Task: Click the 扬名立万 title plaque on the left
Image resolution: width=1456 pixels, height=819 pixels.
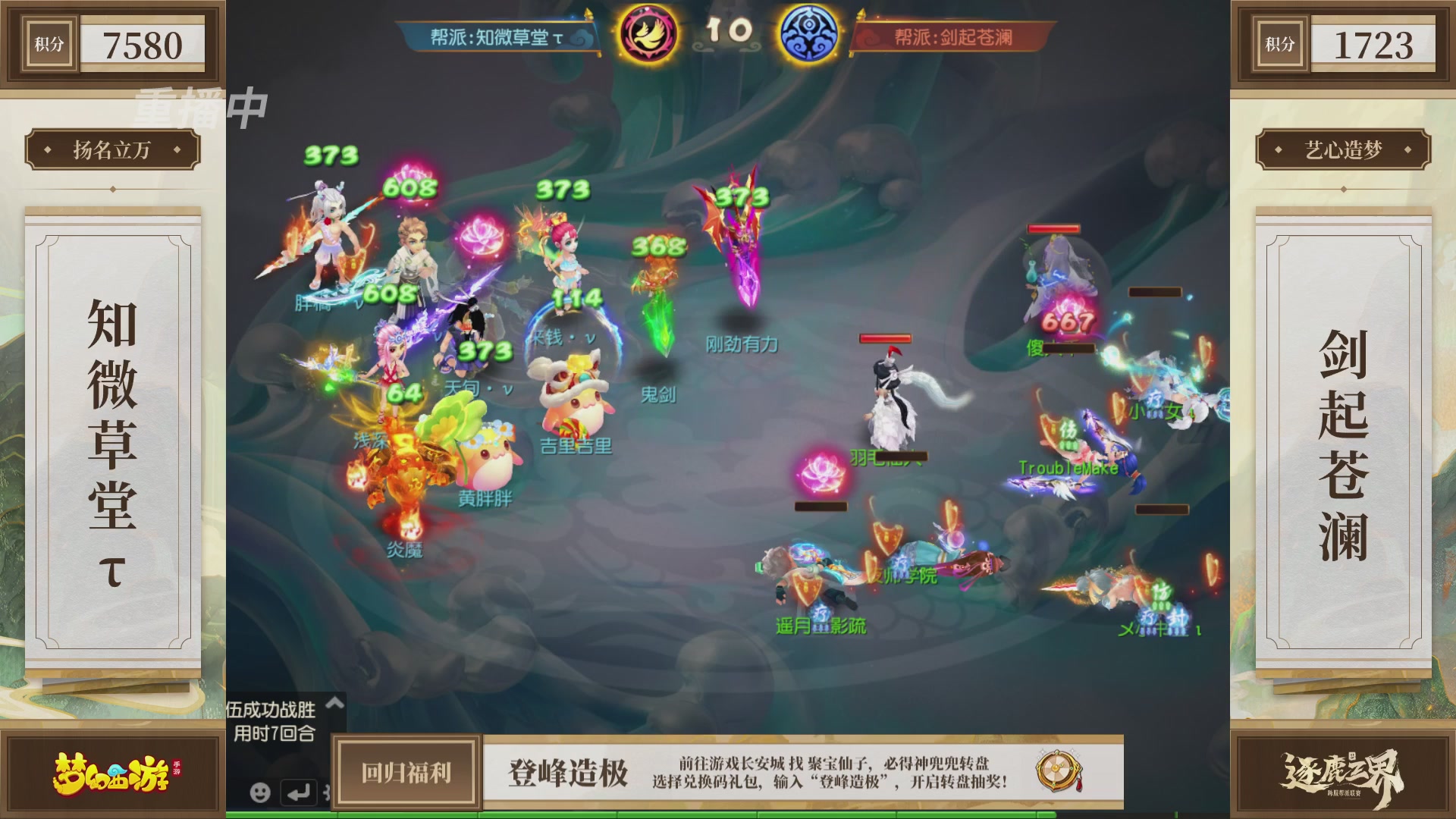Action: click(x=112, y=149)
